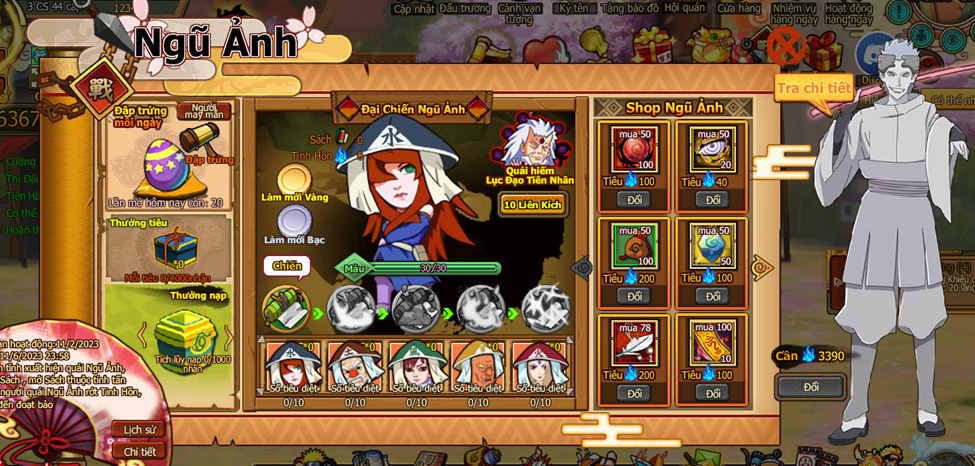Click the Đổi button under Cần 3390
The image size is (975, 466).
(x=811, y=387)
